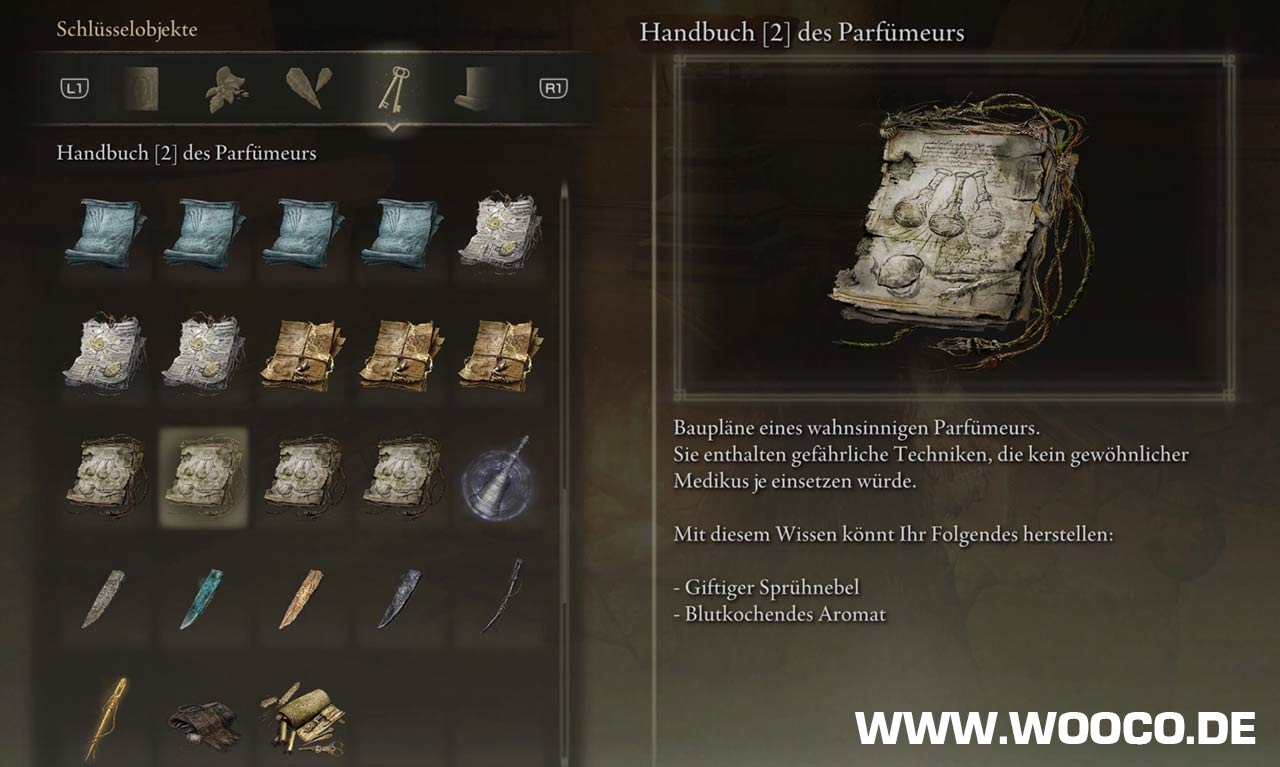Image resolution: width=1280 pixels, height=767 pixels.
Task: Click the item list scrollbar
Action: [564, 330]
